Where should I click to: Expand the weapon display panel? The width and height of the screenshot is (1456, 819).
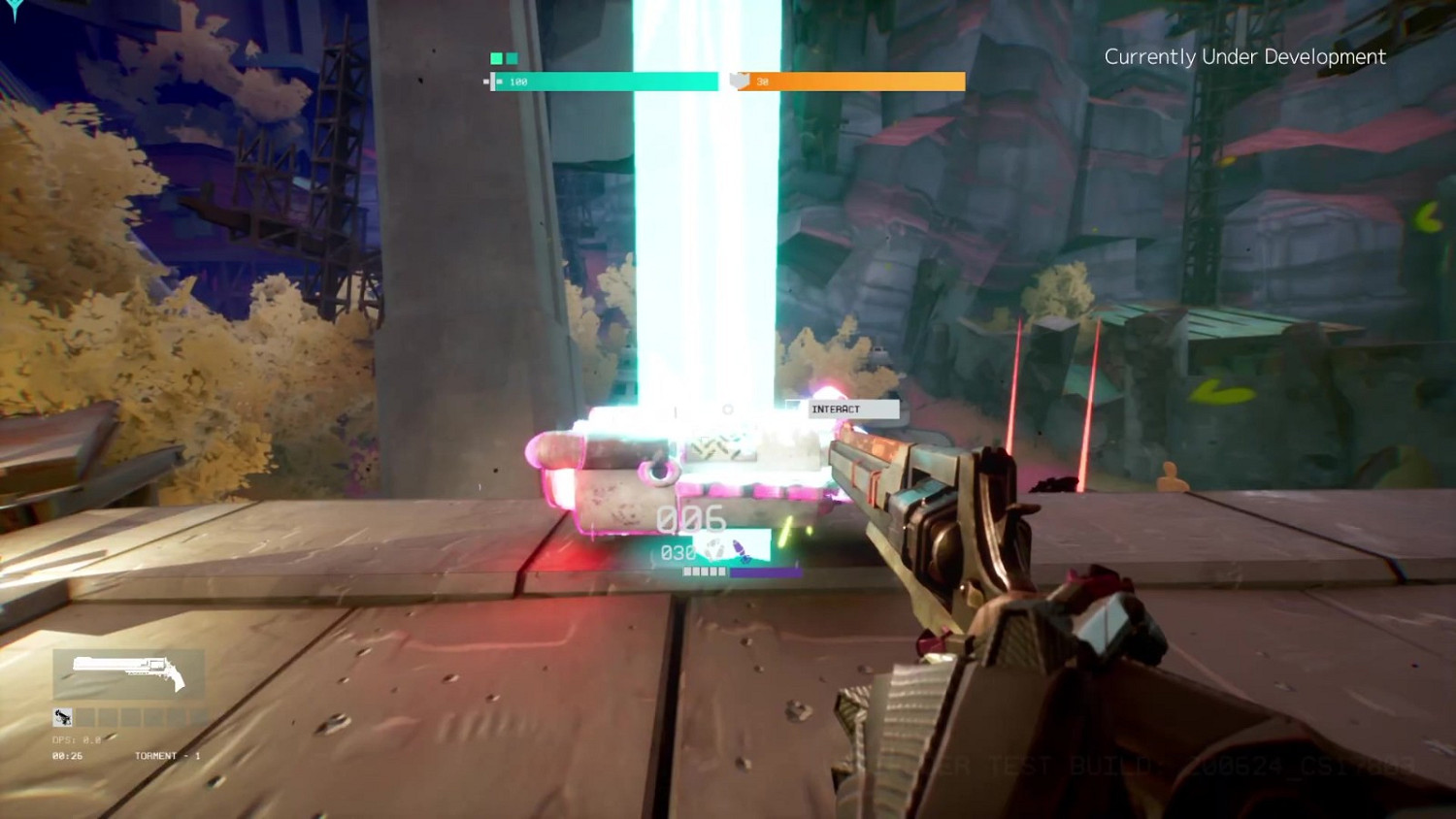pyautogui.click(x=128, y=673)
